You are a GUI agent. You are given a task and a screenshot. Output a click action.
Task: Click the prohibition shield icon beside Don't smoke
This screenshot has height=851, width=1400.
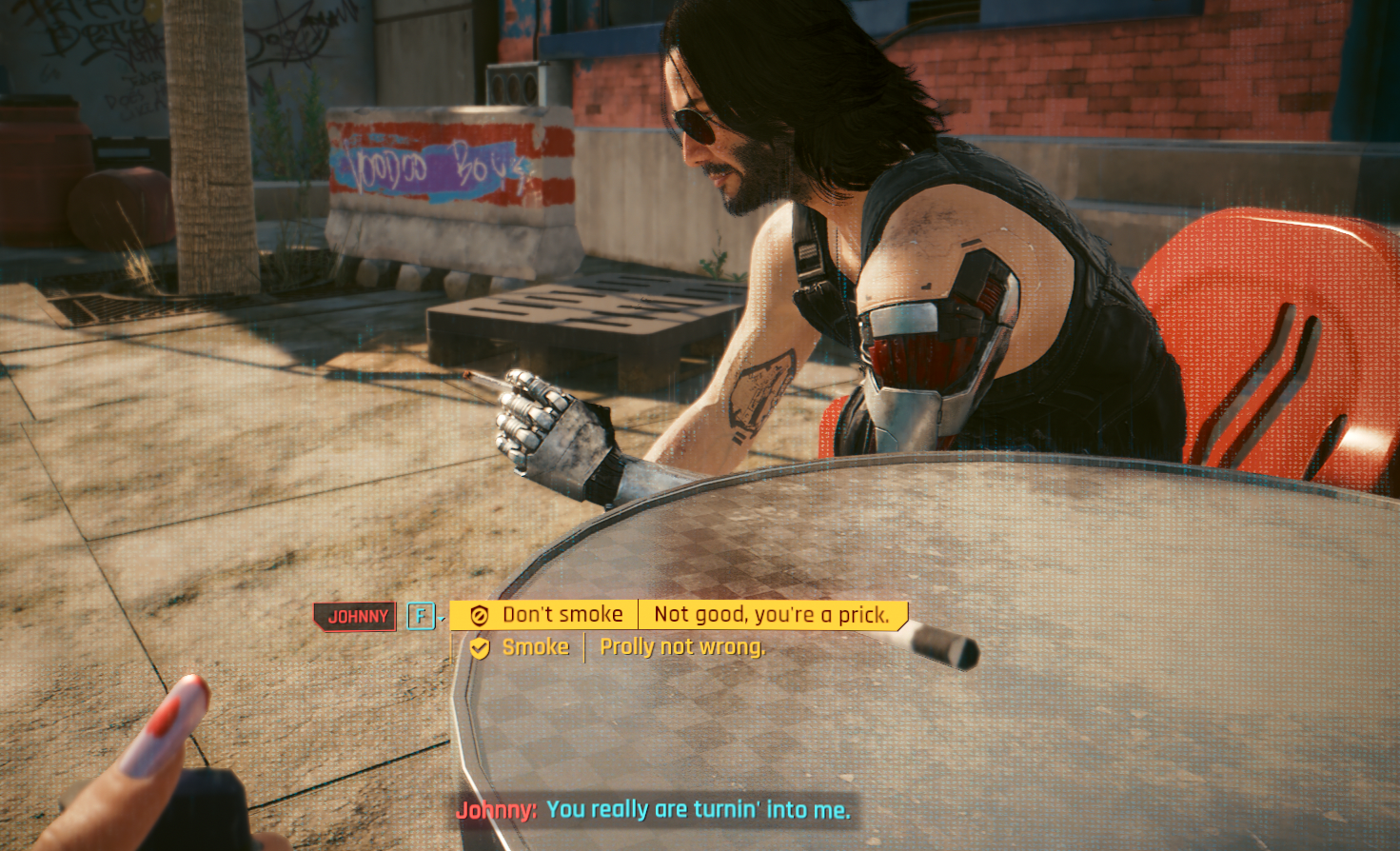click(479, 614)
